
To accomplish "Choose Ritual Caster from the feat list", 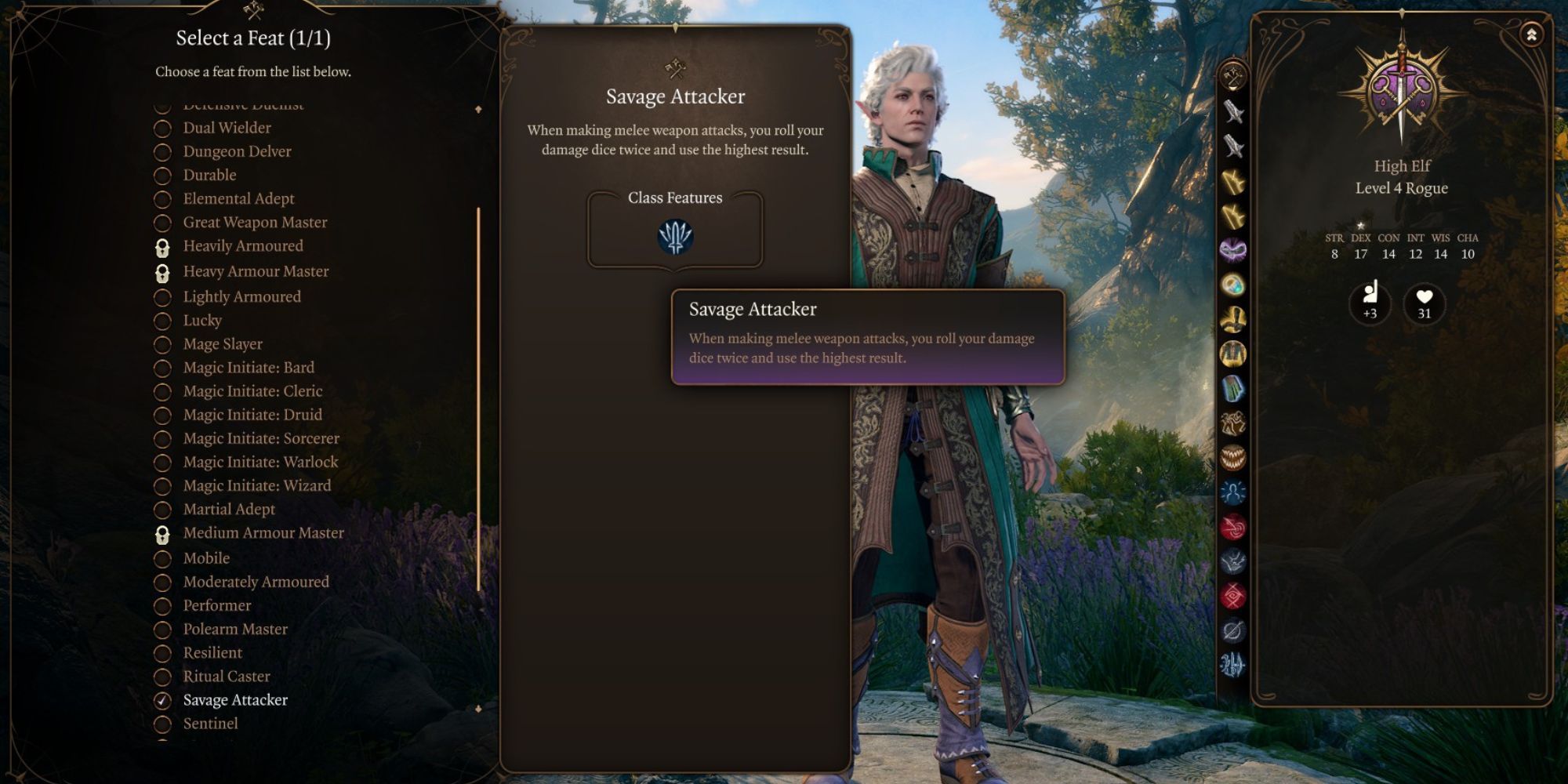I will coord(164,676).
